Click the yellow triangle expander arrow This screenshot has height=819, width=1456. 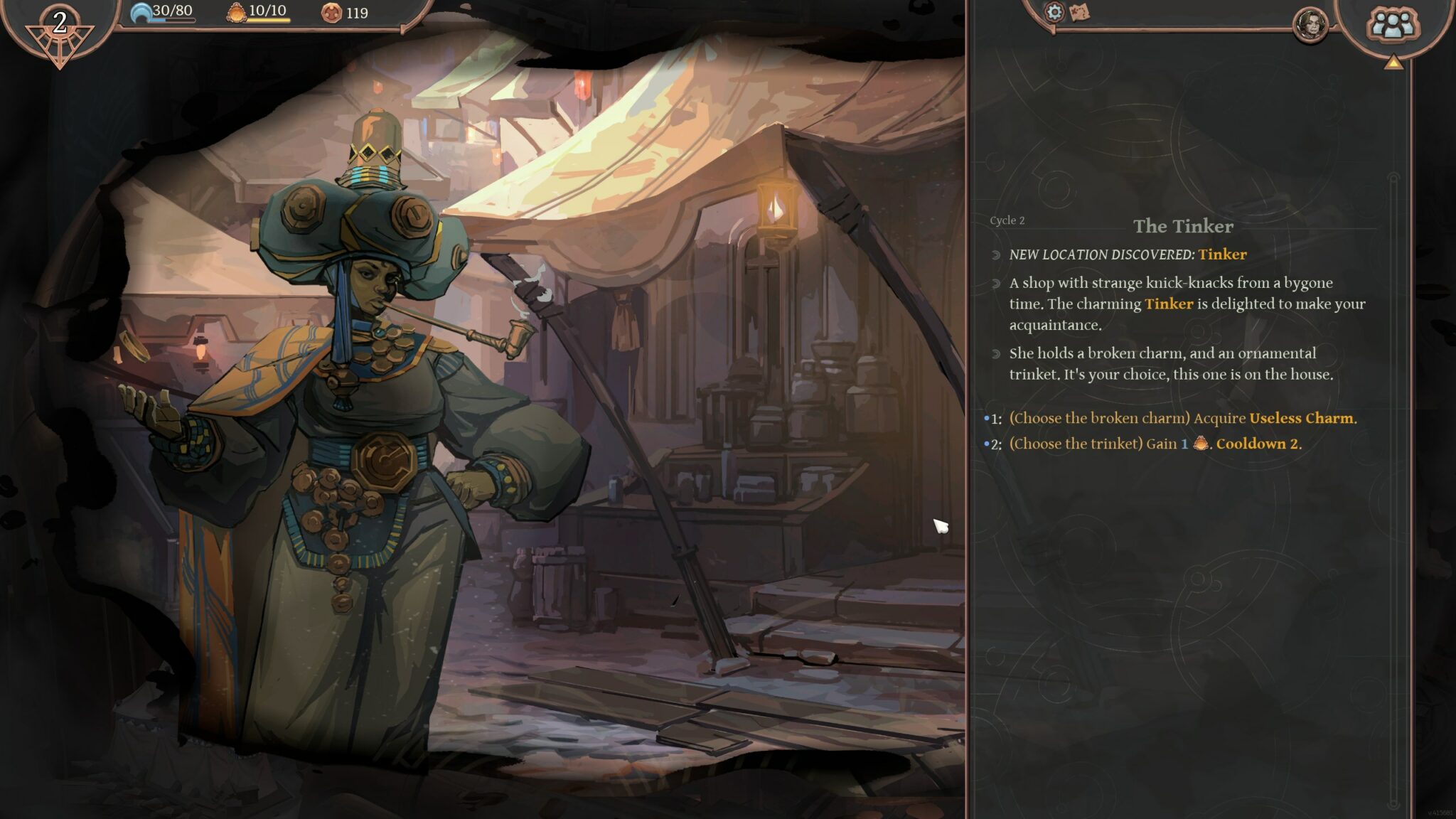(x=1393, y=63)
